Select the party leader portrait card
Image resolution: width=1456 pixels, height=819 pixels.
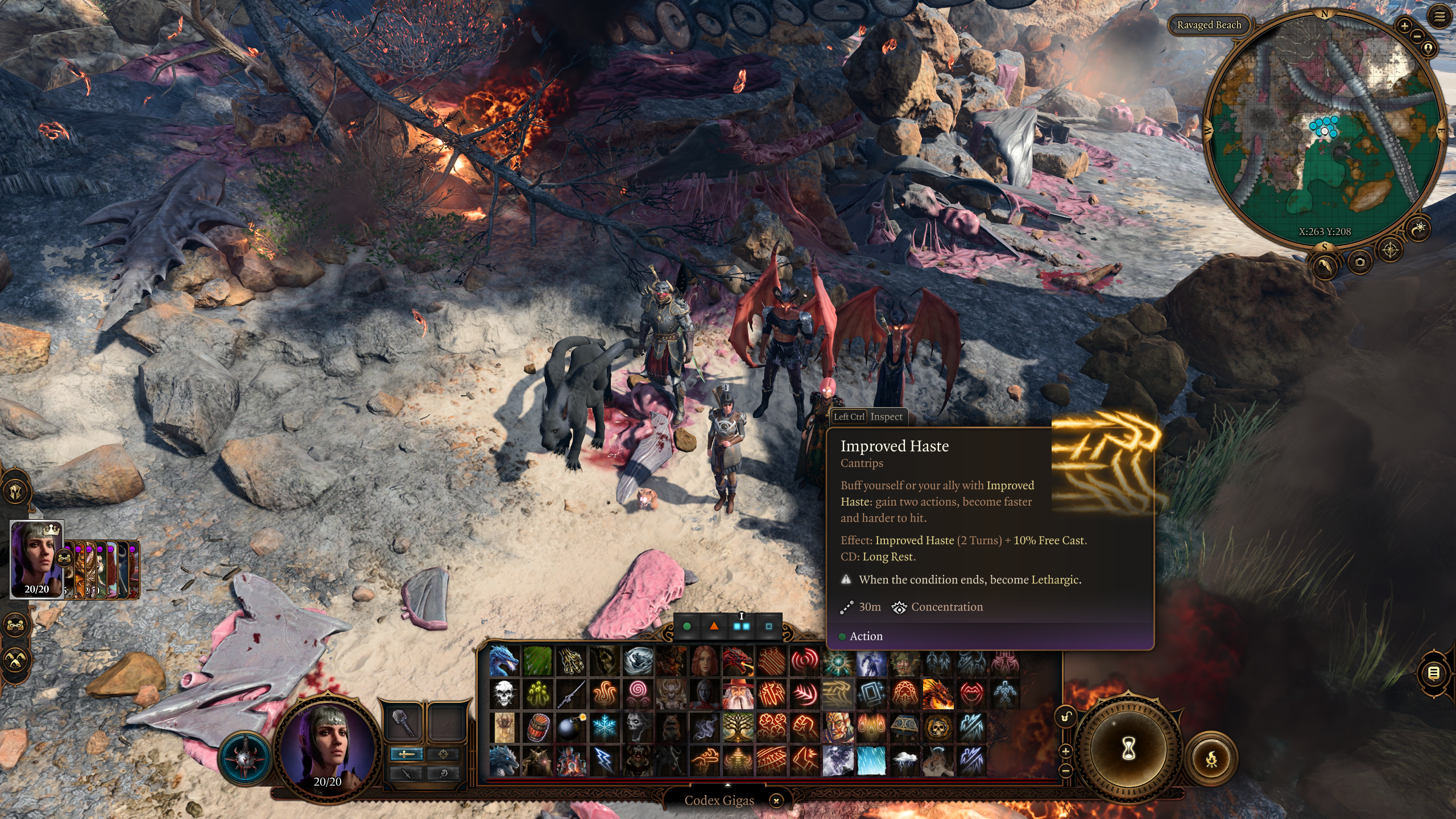[x=37, y=559]
